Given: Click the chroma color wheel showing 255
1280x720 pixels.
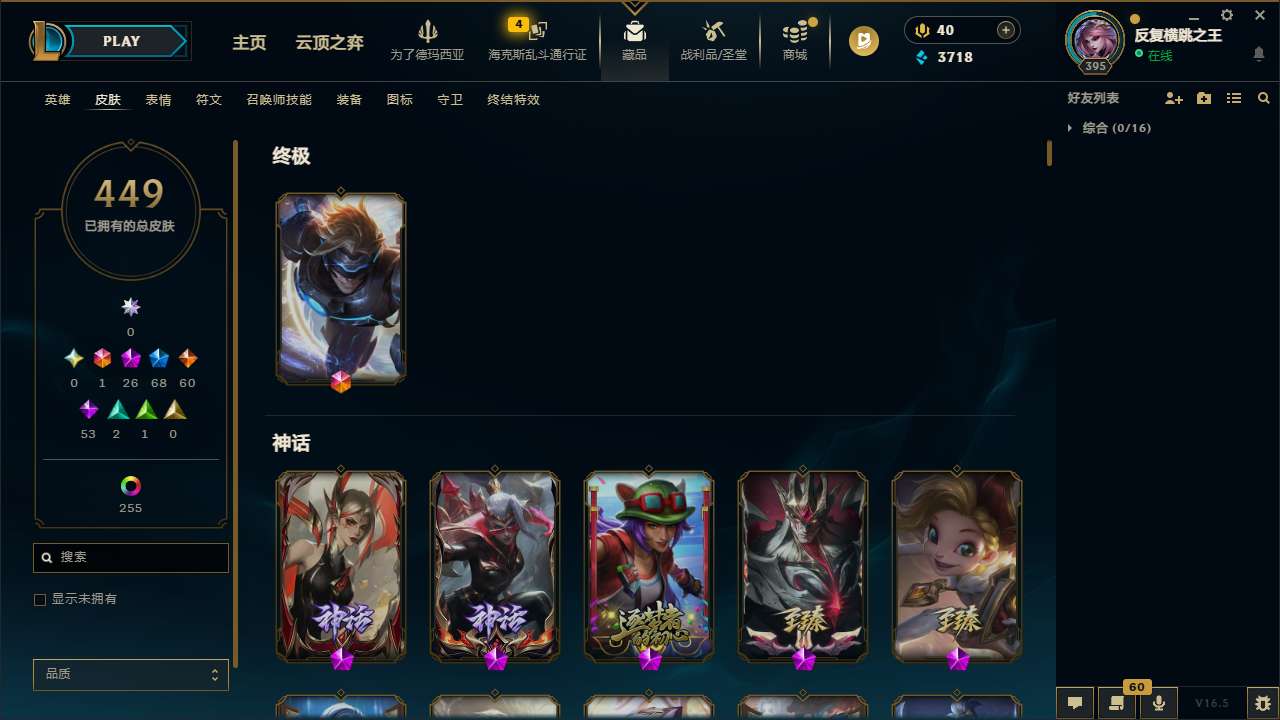Looking at the screenshot, I should point(130,484).
